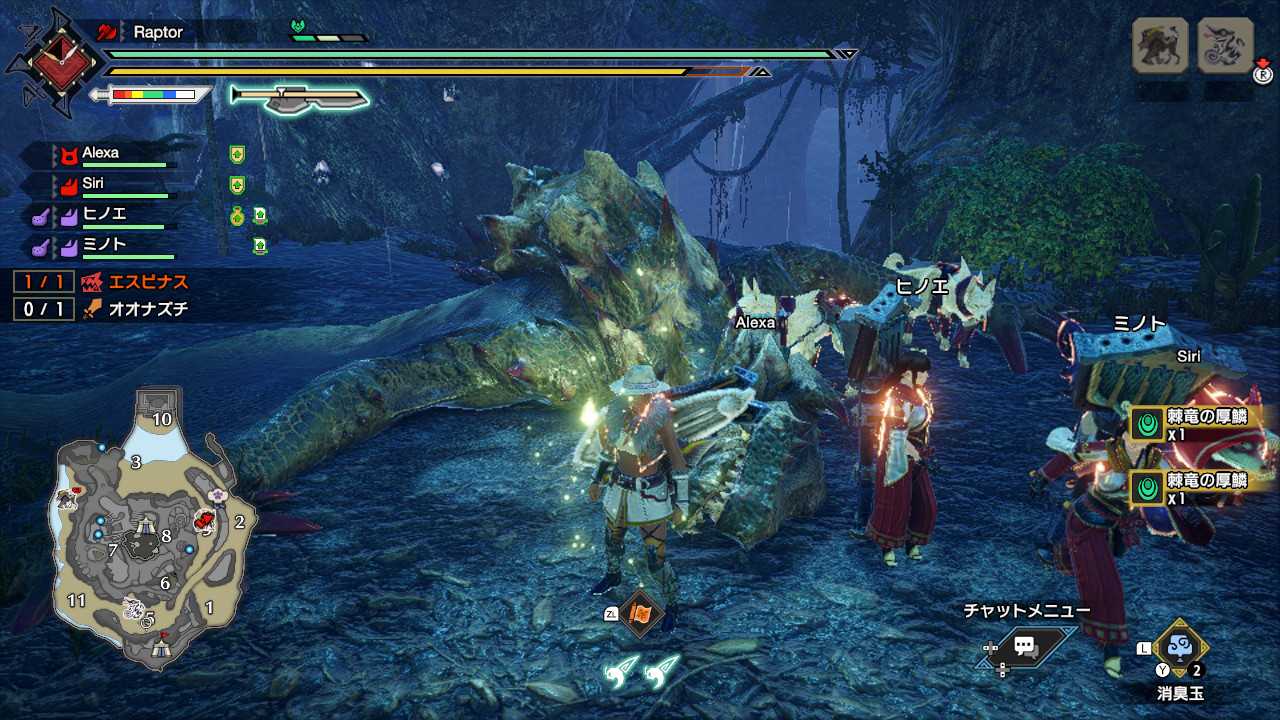Click the orange action bar icon

point(640,613)
